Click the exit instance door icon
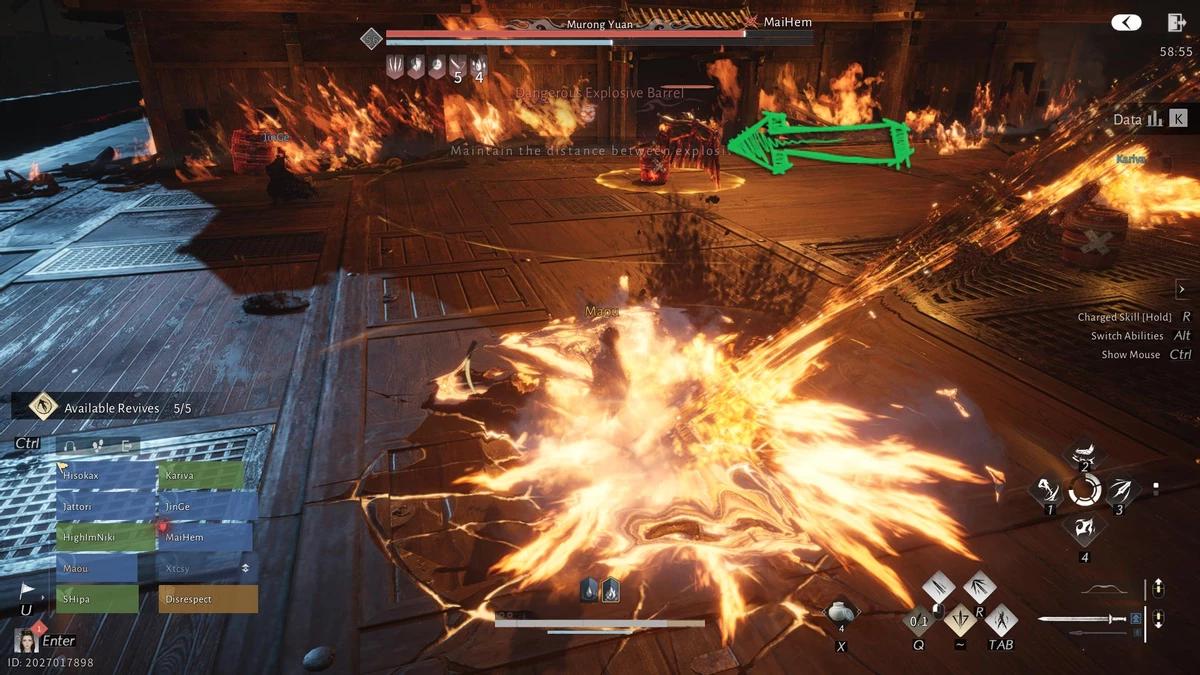 1176,22
